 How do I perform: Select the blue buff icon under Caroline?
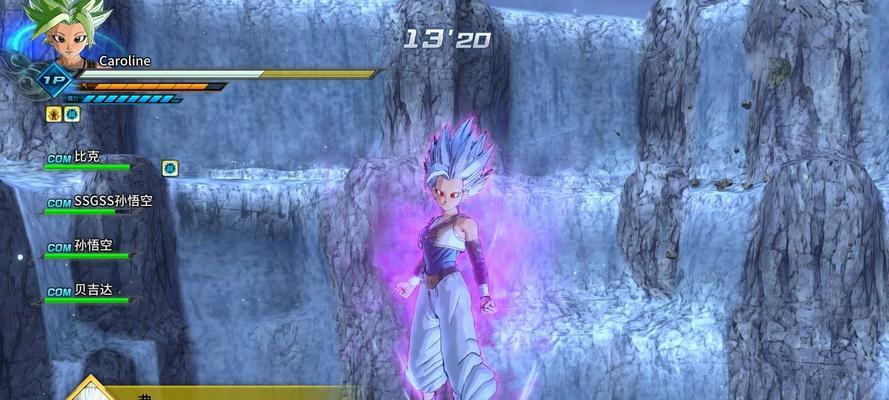coord(72,114)
